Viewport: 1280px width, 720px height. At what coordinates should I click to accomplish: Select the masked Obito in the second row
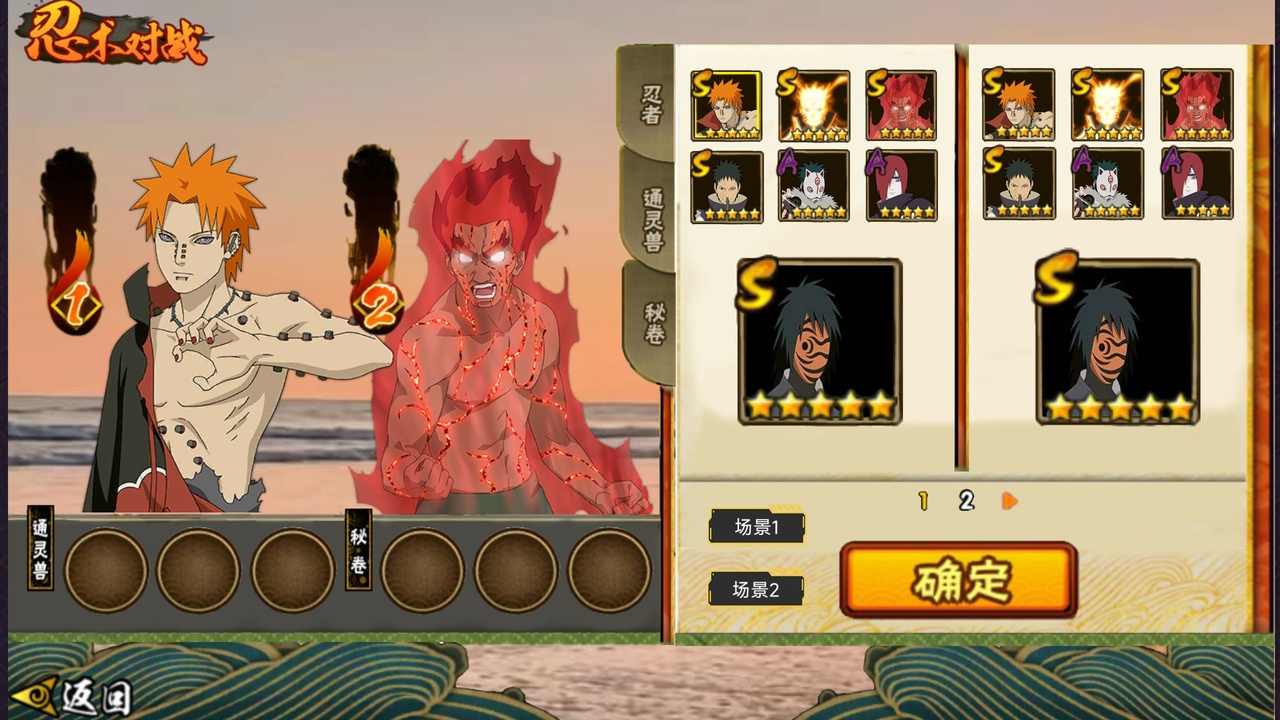click(727, 186)
